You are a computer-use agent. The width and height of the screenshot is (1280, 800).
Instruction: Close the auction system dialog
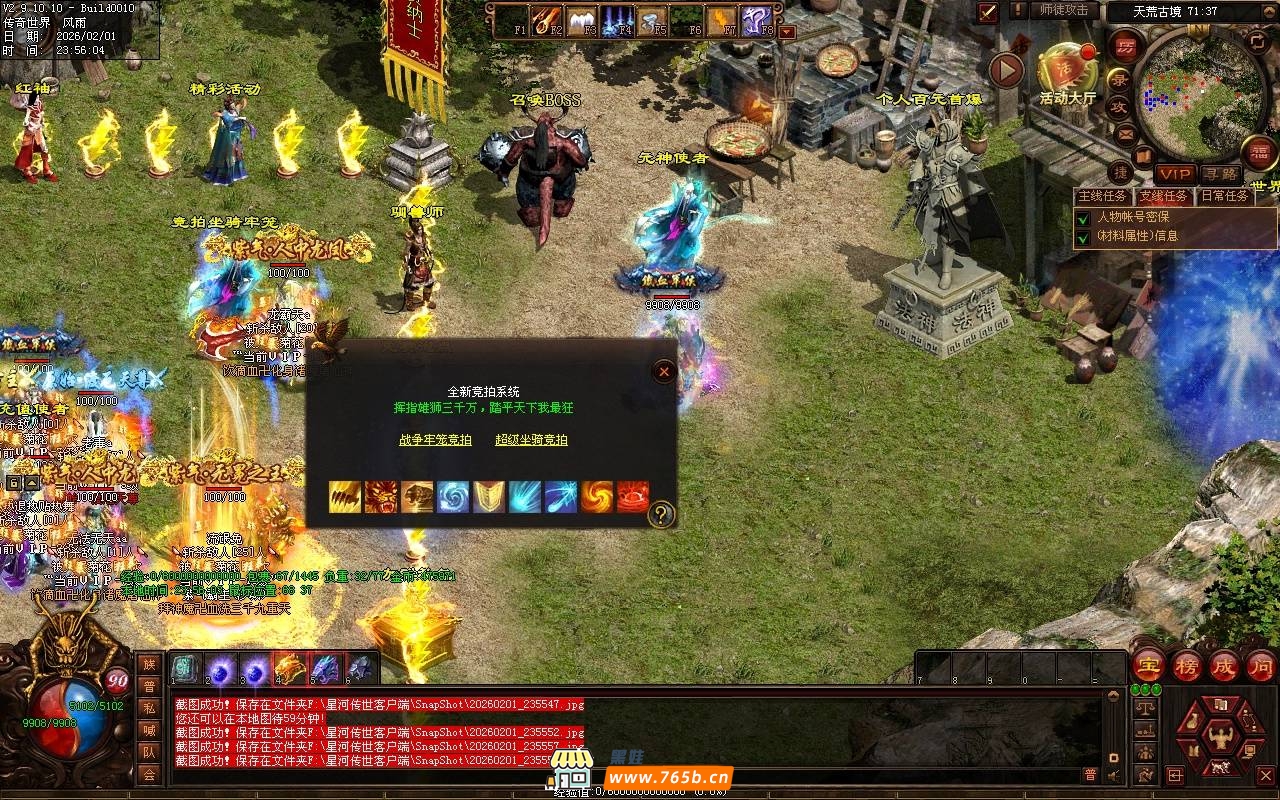pyautogui.click(x=664, y=372)
